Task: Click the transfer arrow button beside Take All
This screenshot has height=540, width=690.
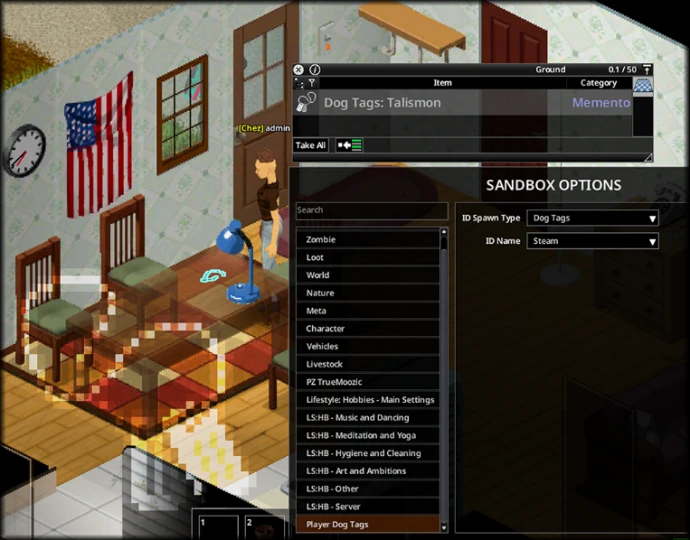Action: pos(350,145)
